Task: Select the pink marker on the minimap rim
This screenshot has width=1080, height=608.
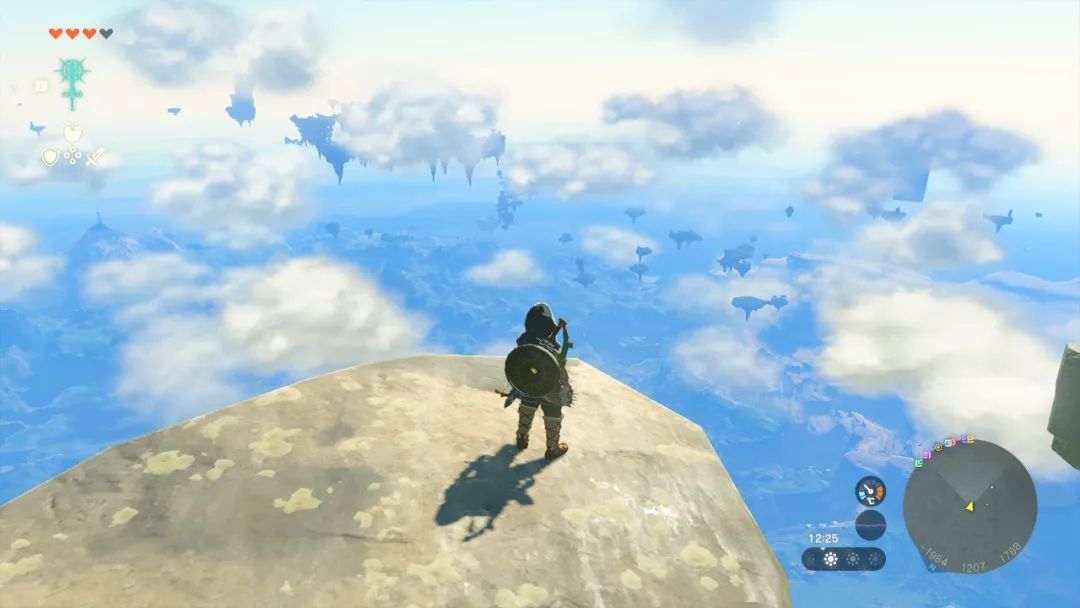Action: tap(927, 455)
